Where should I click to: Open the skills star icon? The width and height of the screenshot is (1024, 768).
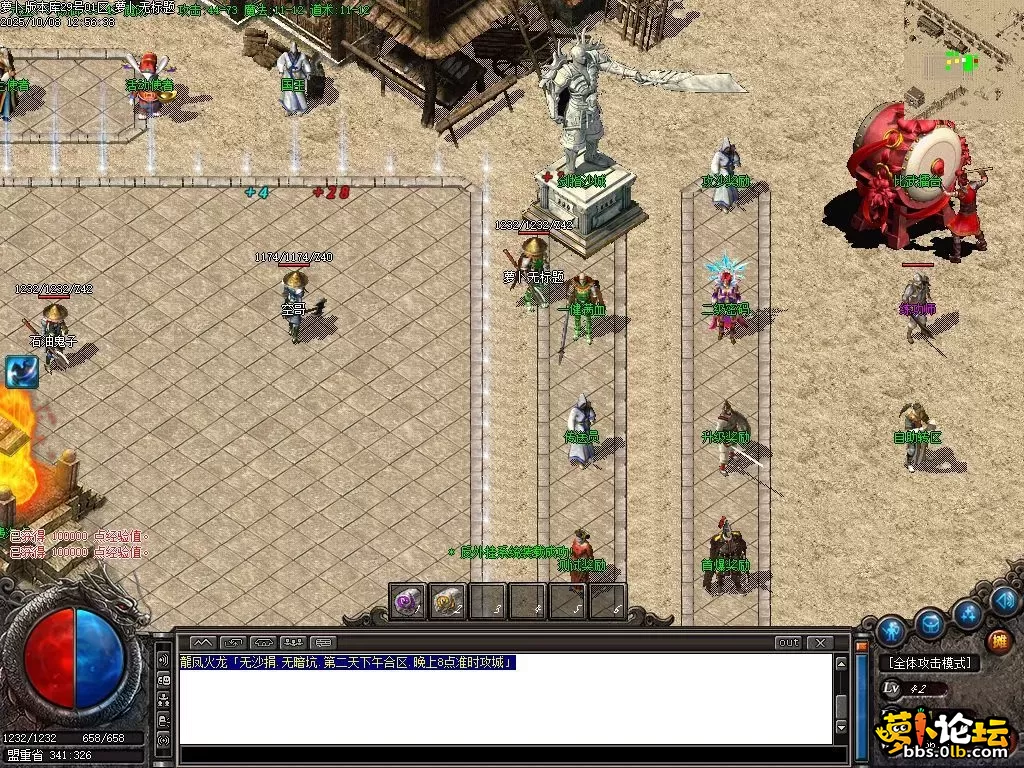968,612
